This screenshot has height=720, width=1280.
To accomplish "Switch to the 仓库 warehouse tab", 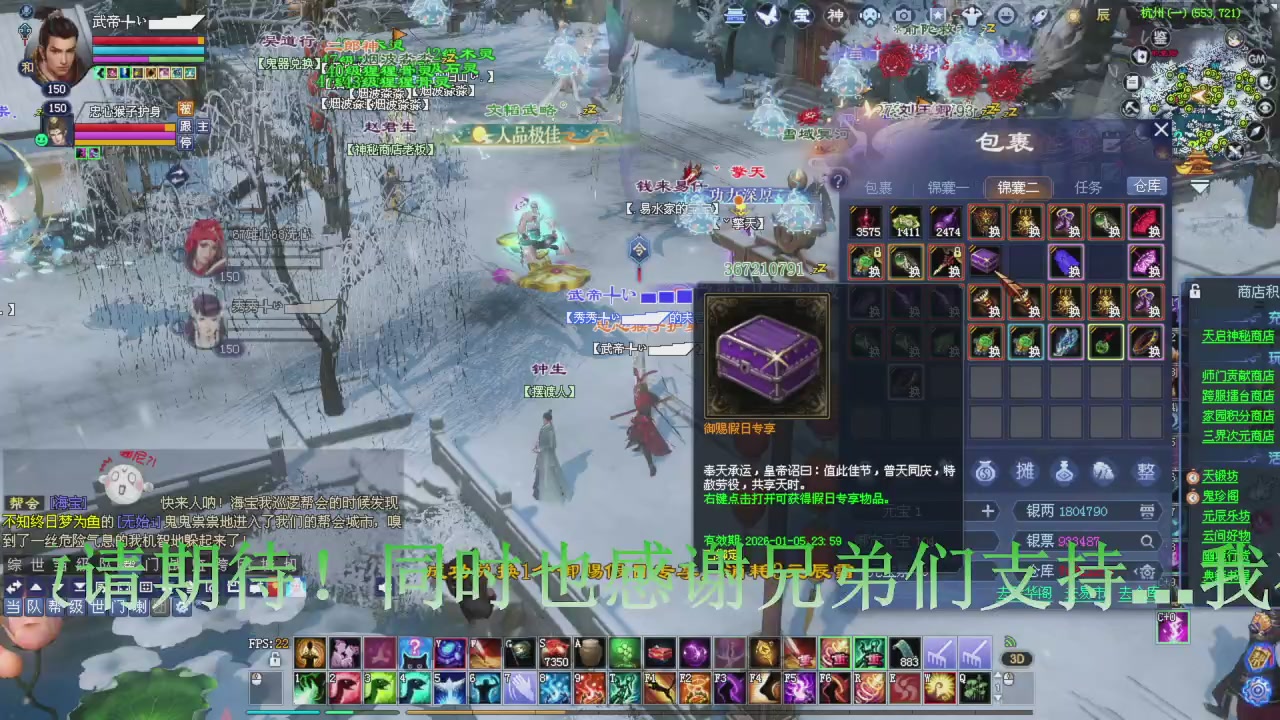I will pos(1148,187).
